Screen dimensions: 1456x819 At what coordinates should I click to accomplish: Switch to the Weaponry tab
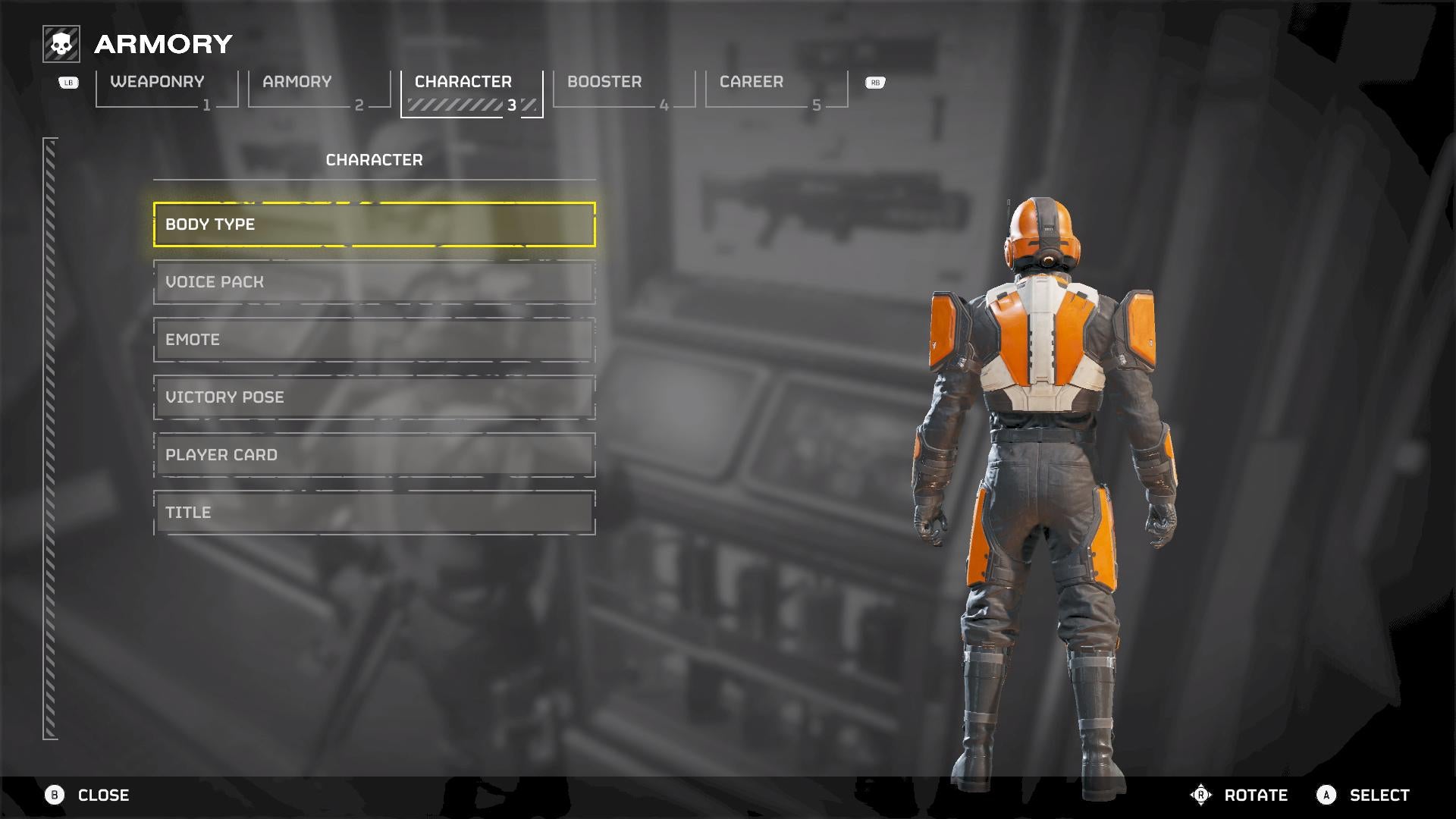pos(166,89)
